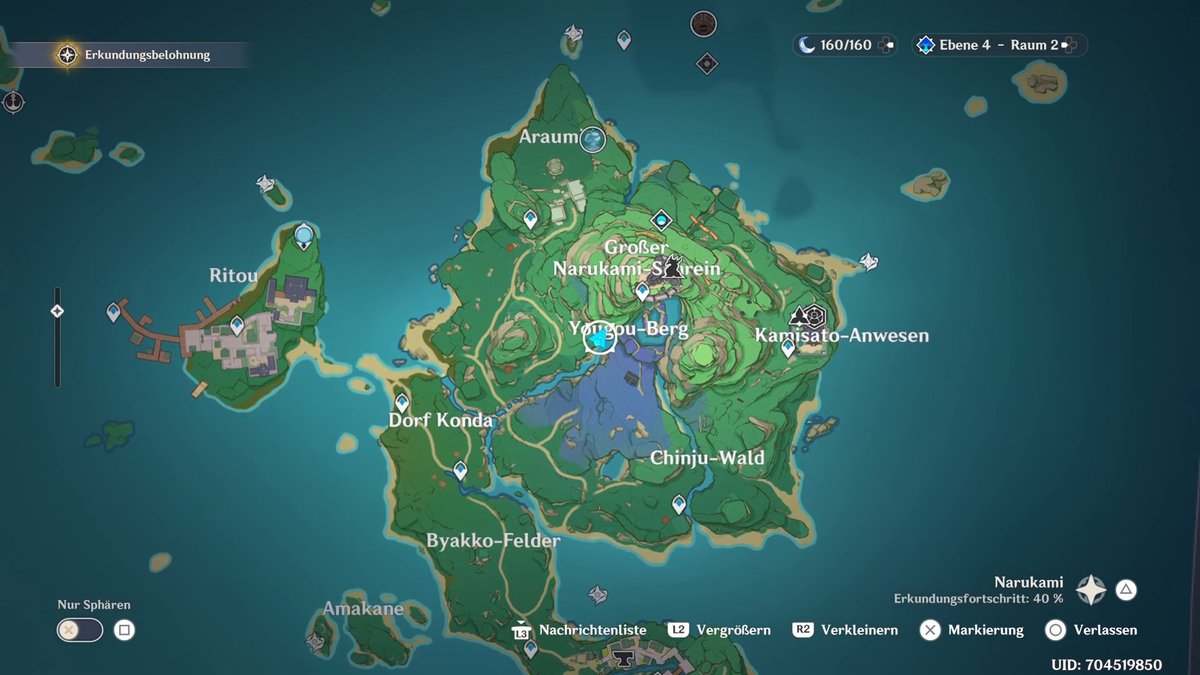Choose the teleport waypoint above Dorf Konda
Image resolution: width=1200 pixels, height=675 pixels.
[x=402, y=402]
